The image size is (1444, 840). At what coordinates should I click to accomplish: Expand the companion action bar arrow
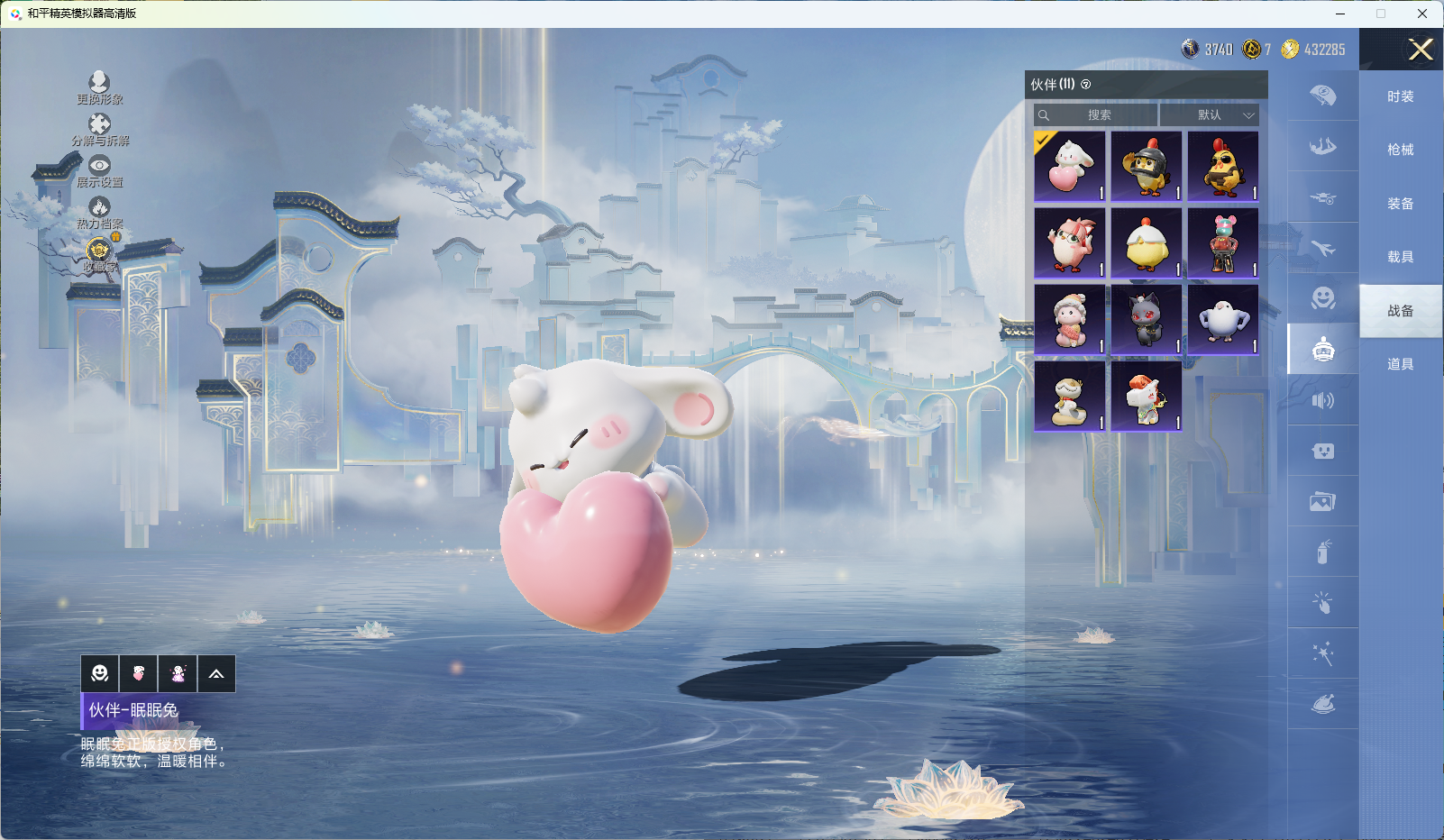point(216,674)
